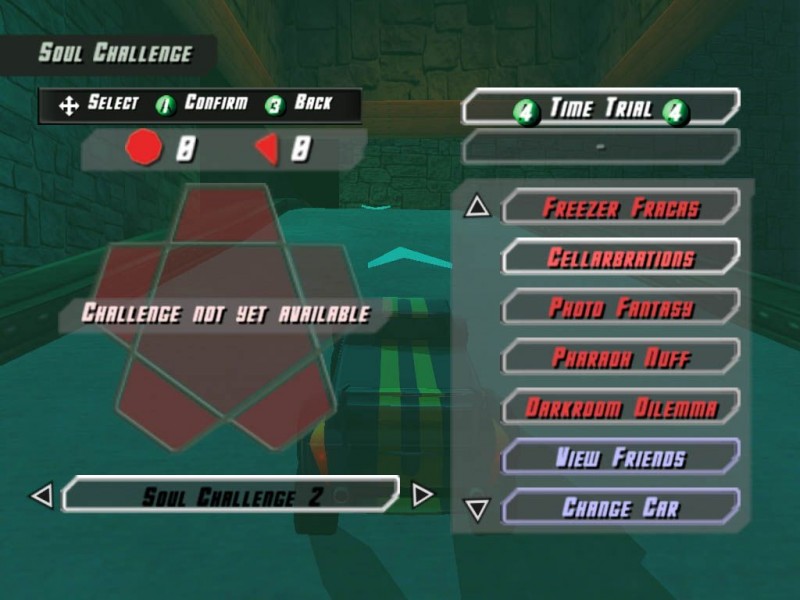Click the track list up arrow

pos(478,207)
